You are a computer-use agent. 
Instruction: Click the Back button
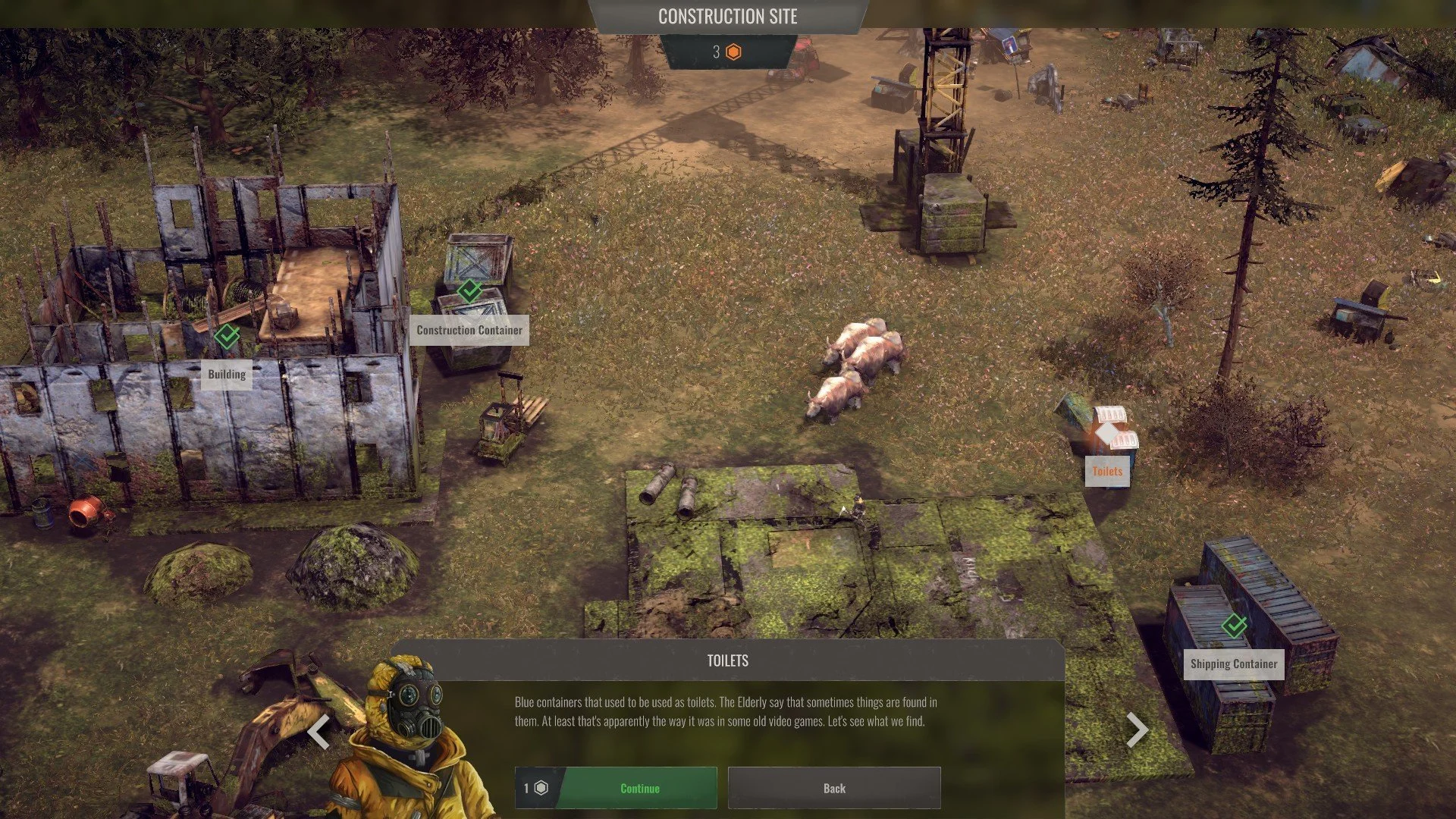click(834, 788)
